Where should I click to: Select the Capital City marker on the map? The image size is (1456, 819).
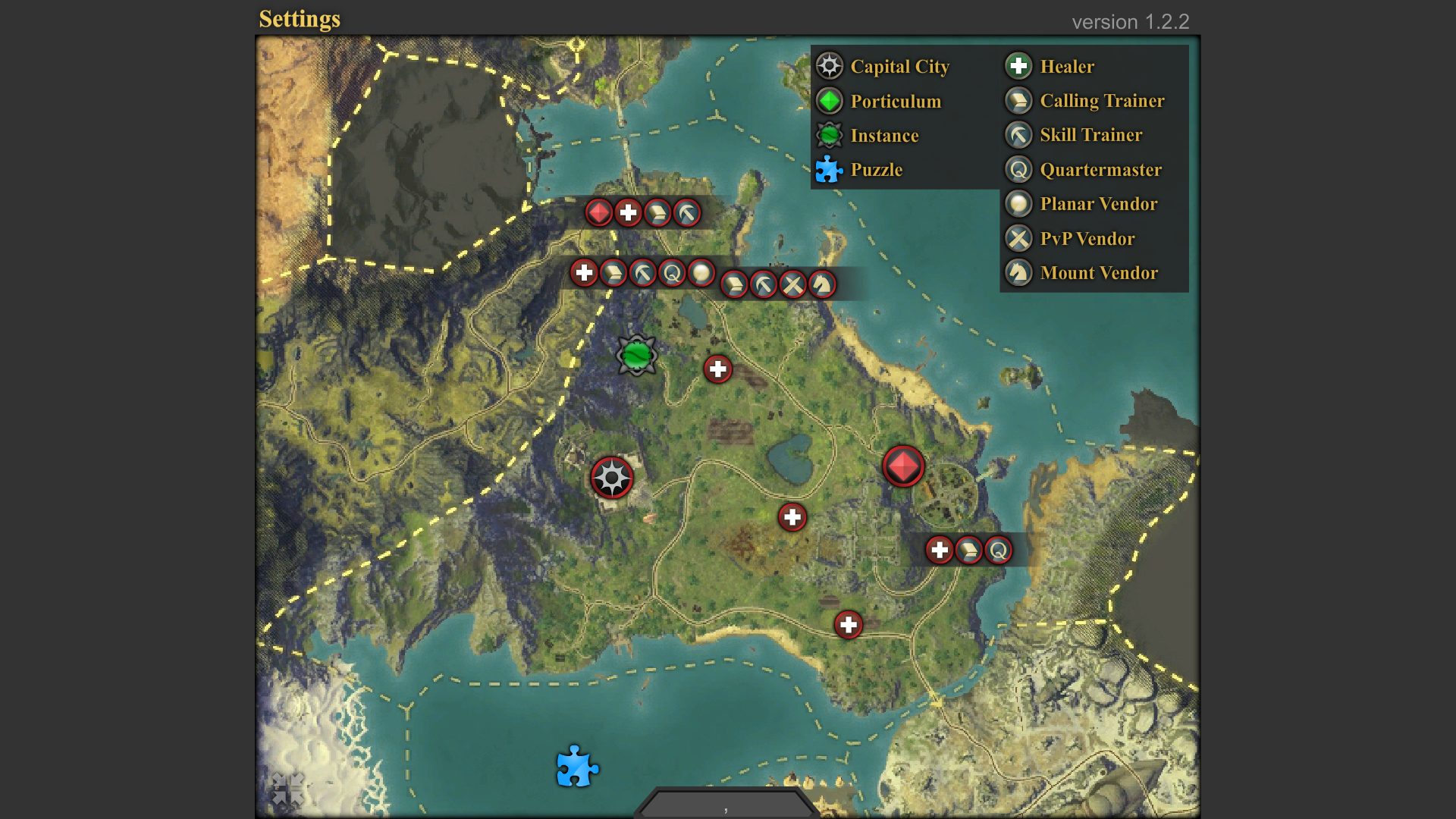click(x=613, y=478)
